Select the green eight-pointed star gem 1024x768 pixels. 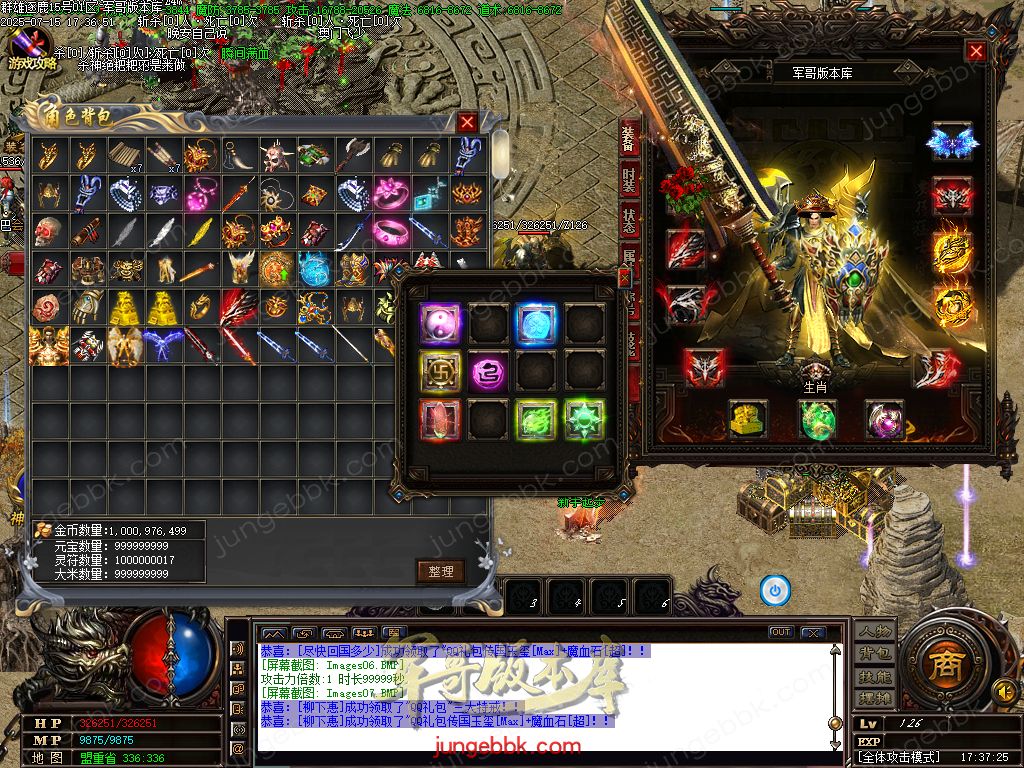coord(583,418)
